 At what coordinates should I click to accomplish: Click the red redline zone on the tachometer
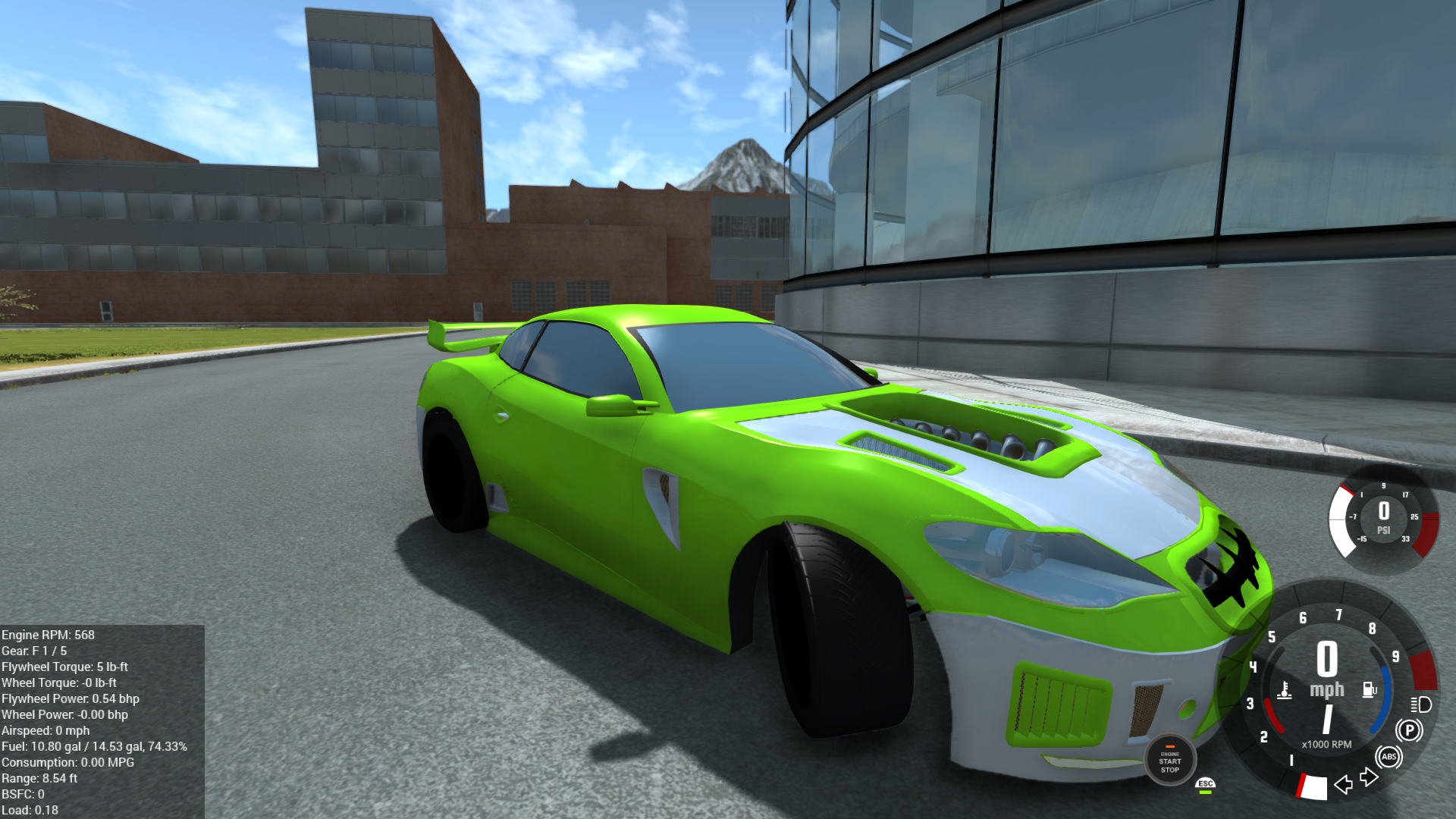(1424, 673)
